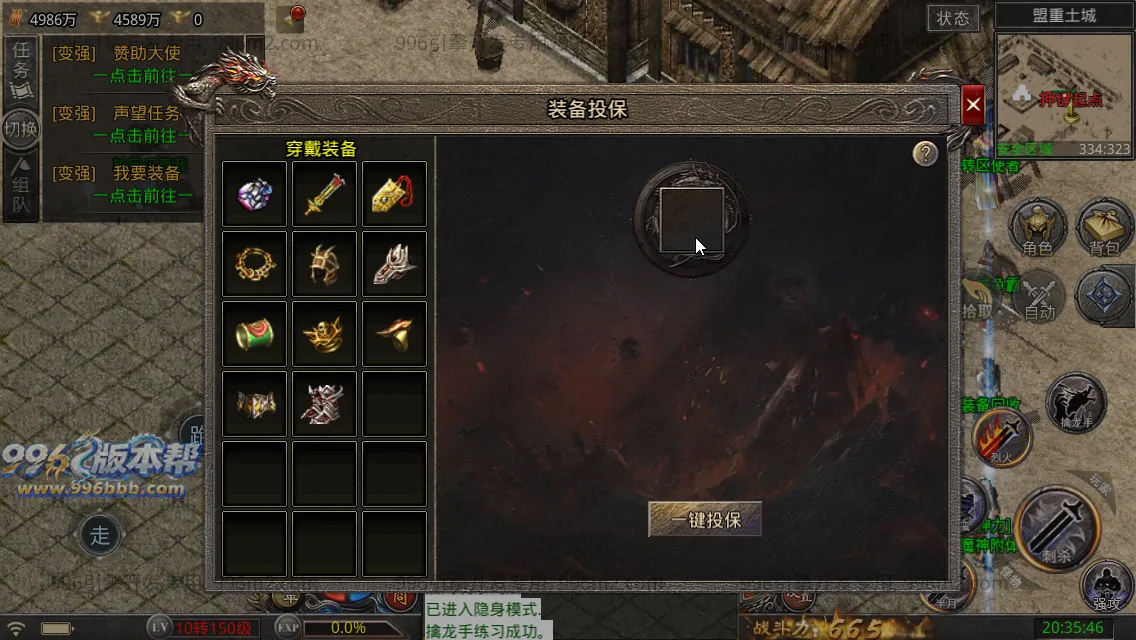Select the red spiked armor slot

point(325,404)
